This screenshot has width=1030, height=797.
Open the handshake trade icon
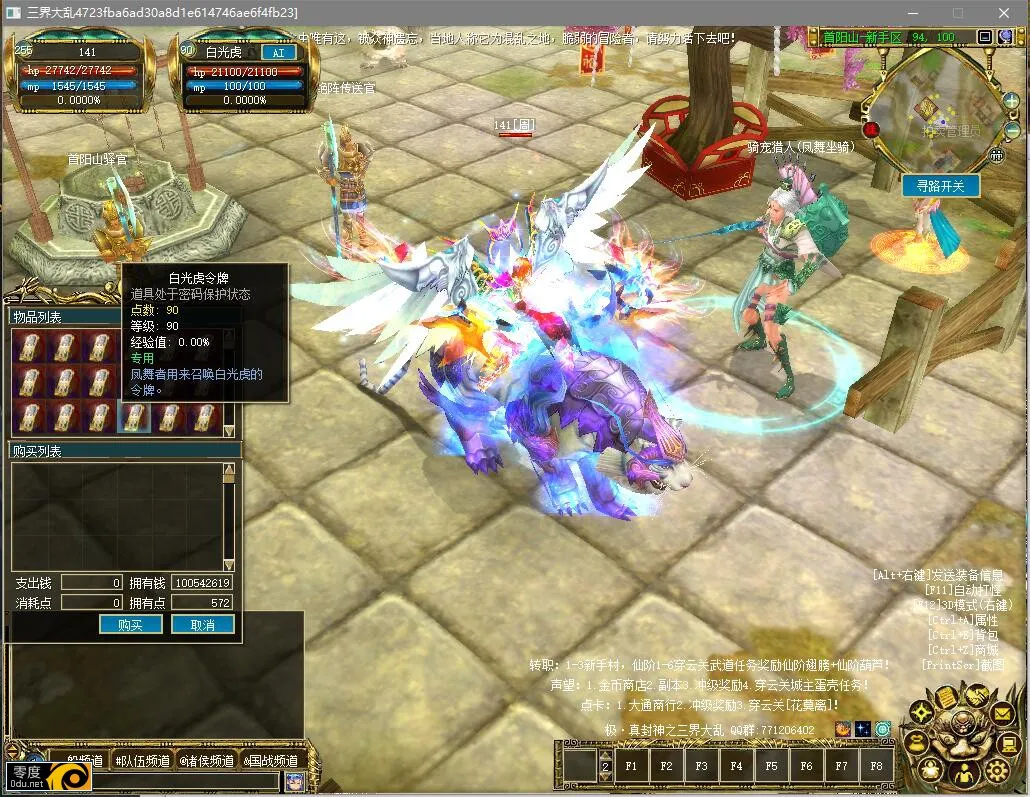click(975, 695)
